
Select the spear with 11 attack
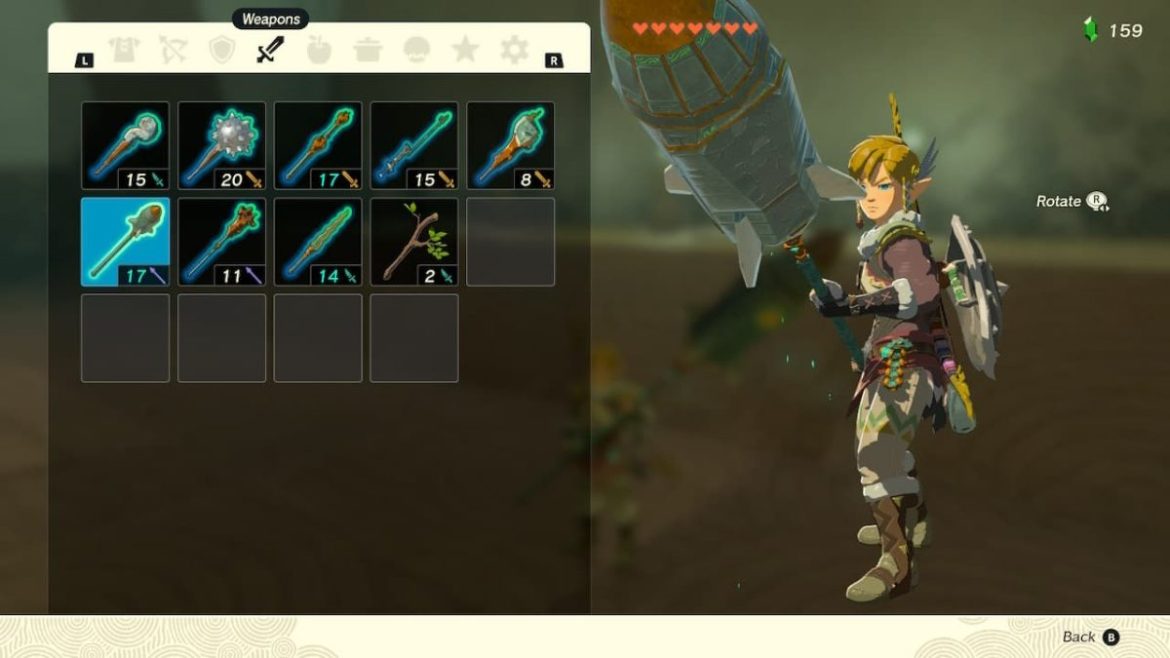(x=222, y=241)
